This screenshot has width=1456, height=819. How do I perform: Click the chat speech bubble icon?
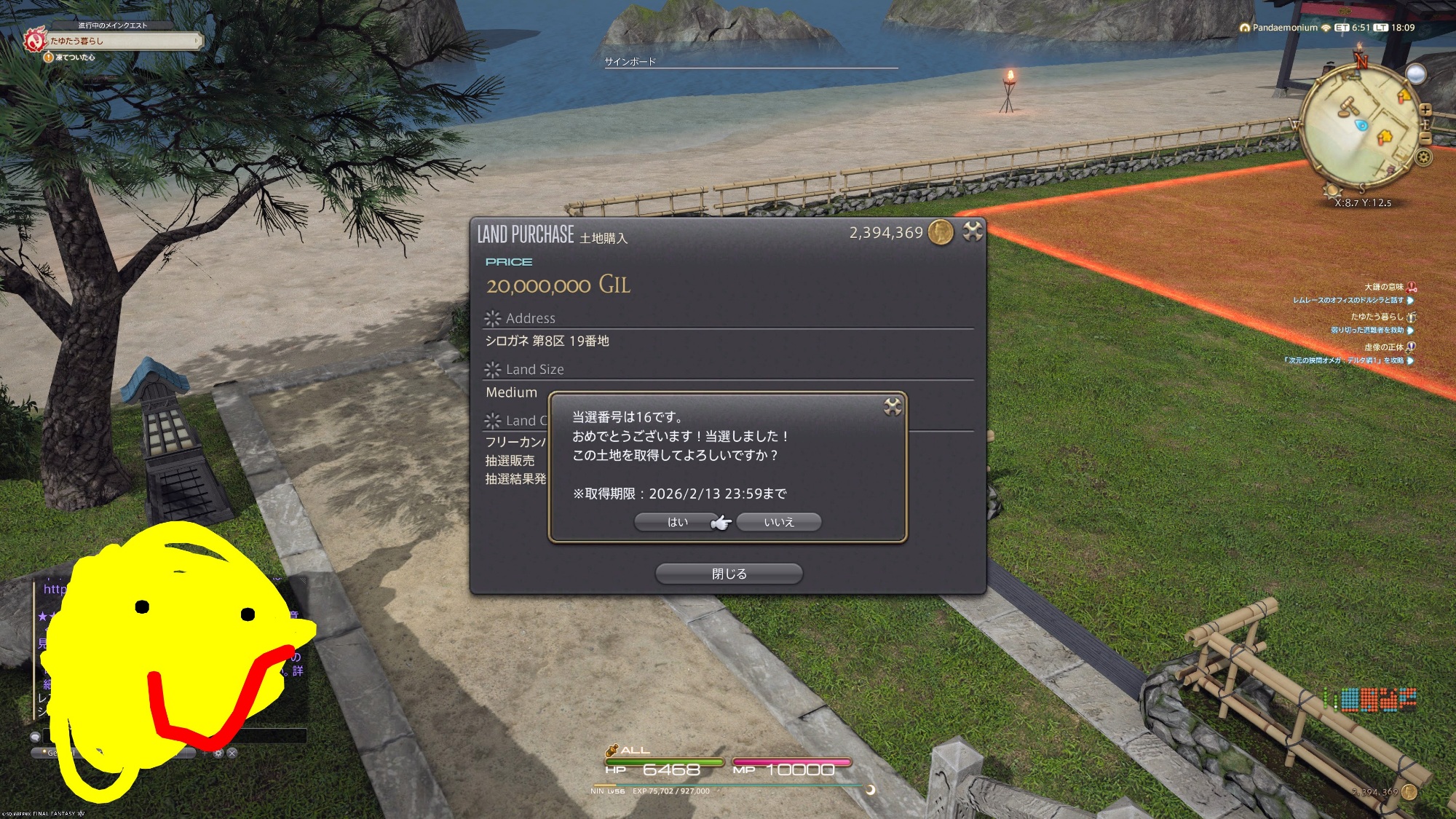point(35,737)
